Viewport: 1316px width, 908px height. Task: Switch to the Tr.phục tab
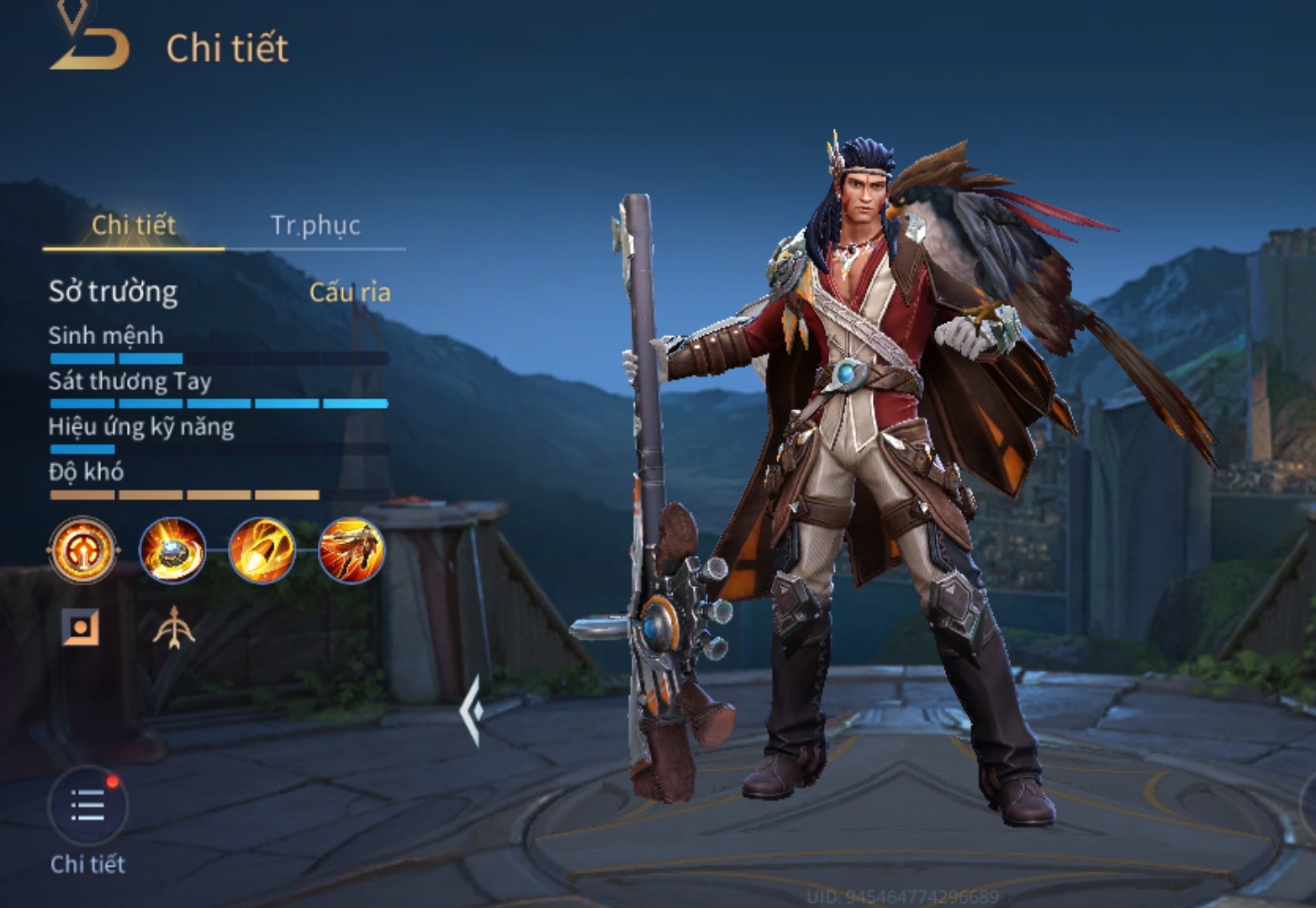(315, 225)
